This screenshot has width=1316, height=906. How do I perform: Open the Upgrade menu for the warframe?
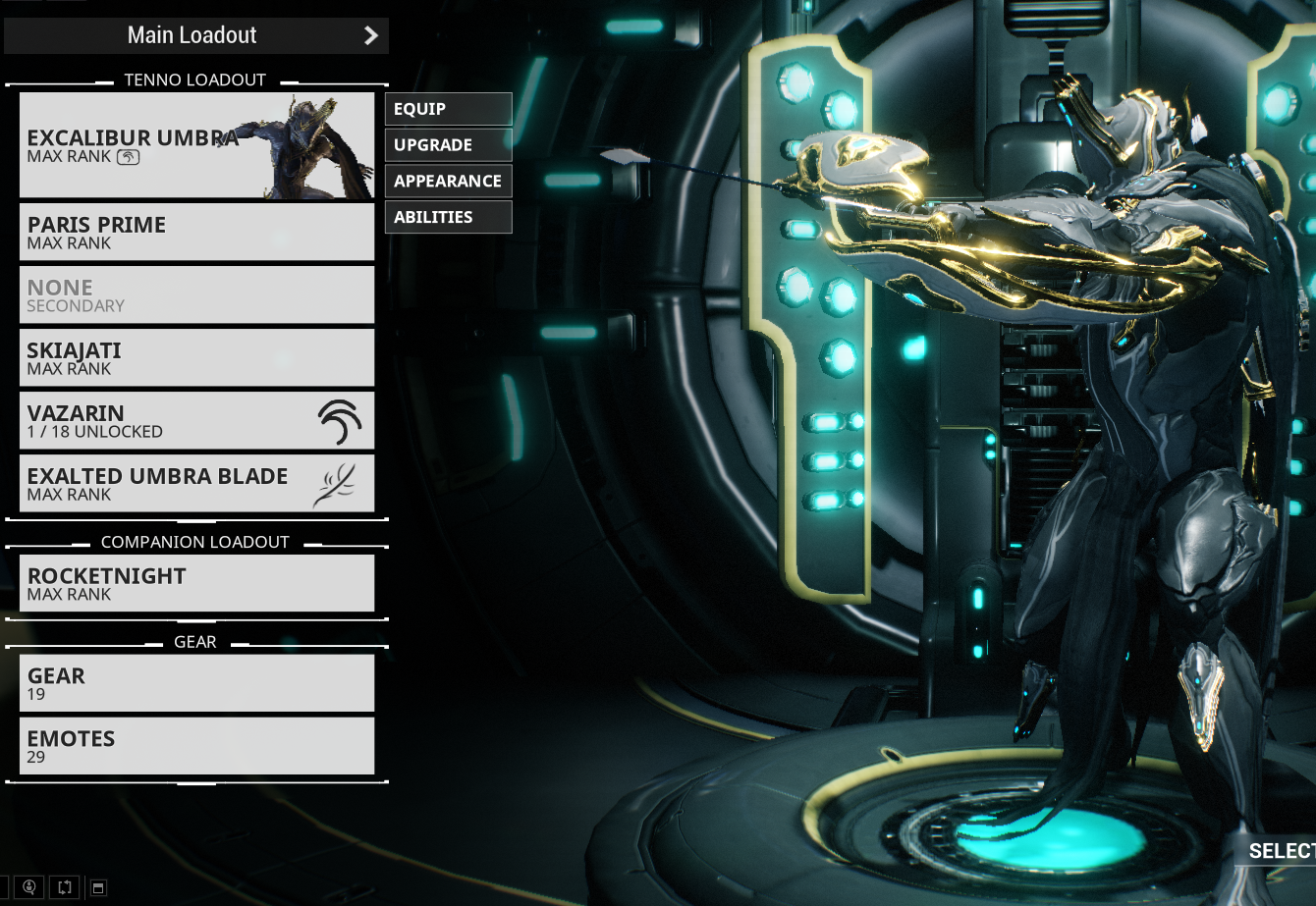pos(448,145)
